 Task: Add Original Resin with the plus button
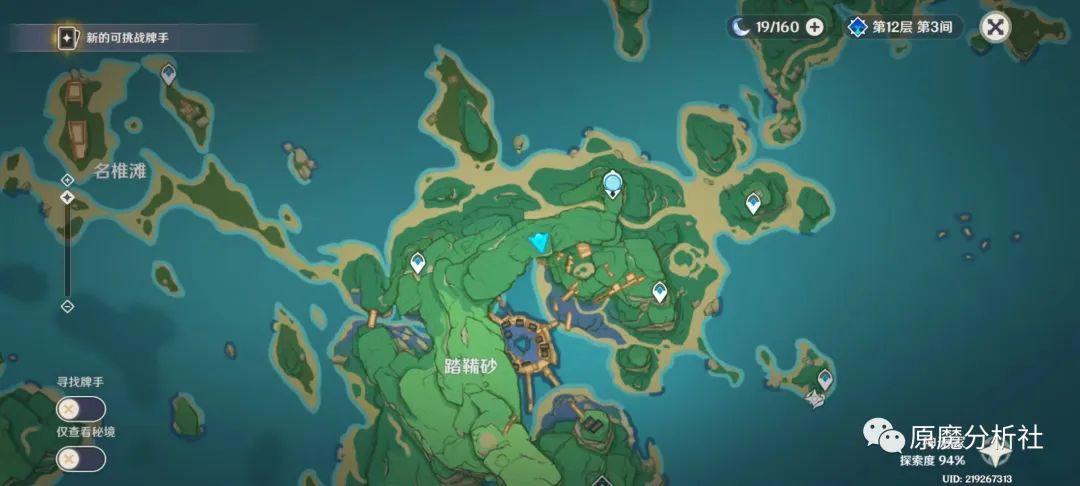tap(815, 27)
